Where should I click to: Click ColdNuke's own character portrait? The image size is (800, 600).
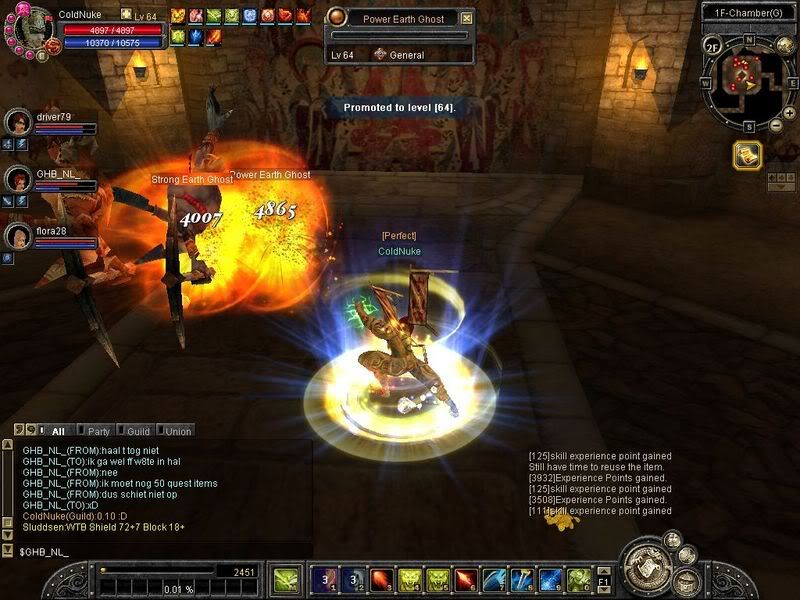pos(32,29)
